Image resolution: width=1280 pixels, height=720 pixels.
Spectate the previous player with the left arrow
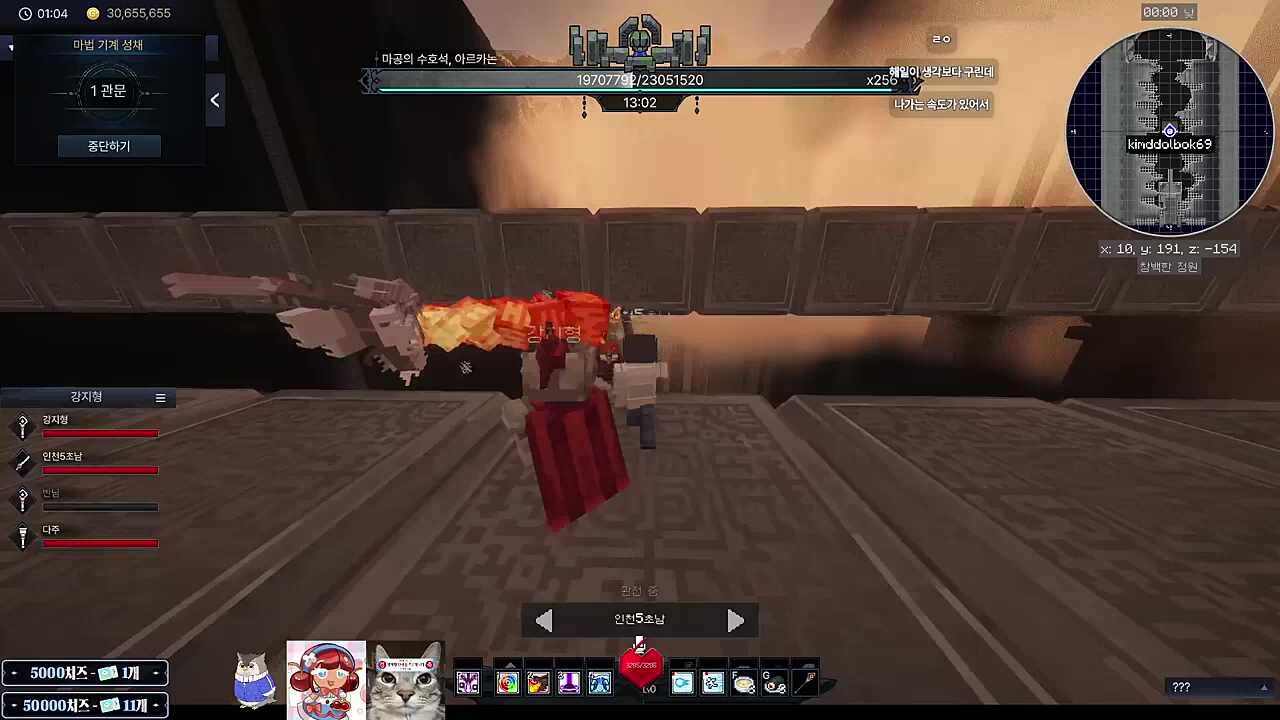click(544, 621)
